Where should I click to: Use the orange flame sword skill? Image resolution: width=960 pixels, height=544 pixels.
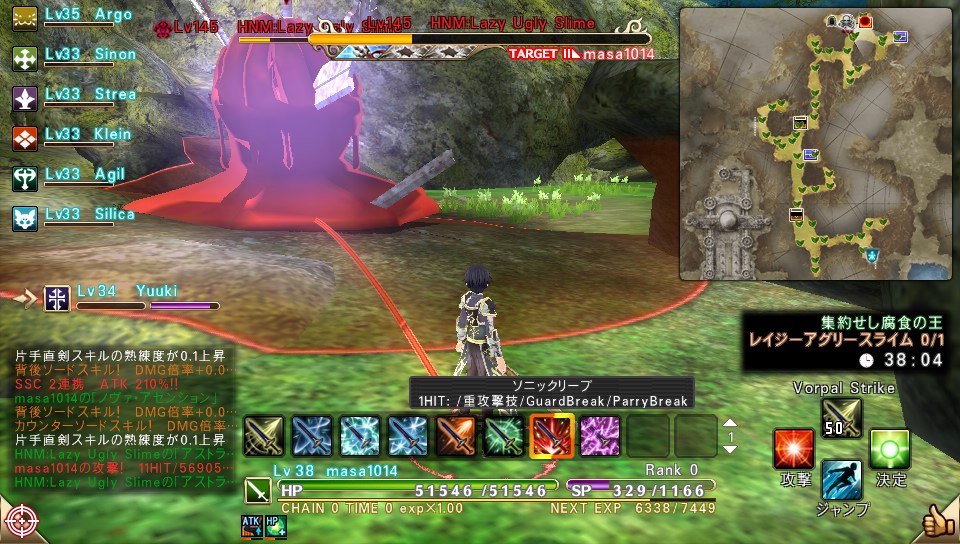click(455, 436)
